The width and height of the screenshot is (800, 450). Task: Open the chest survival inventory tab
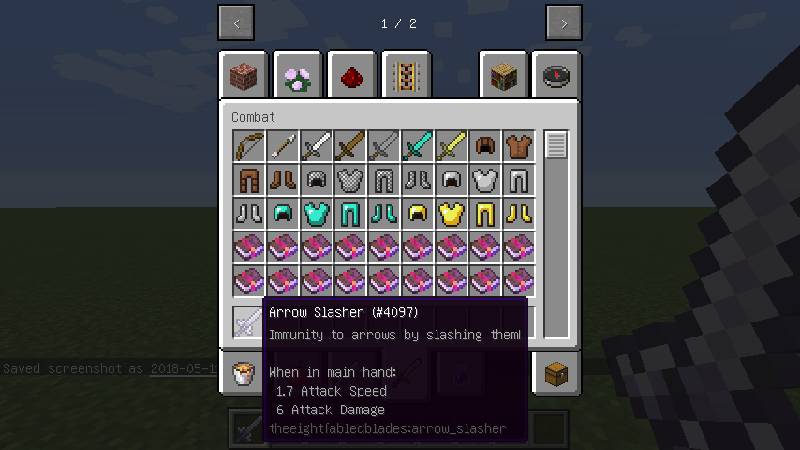[x=556, y=374]
